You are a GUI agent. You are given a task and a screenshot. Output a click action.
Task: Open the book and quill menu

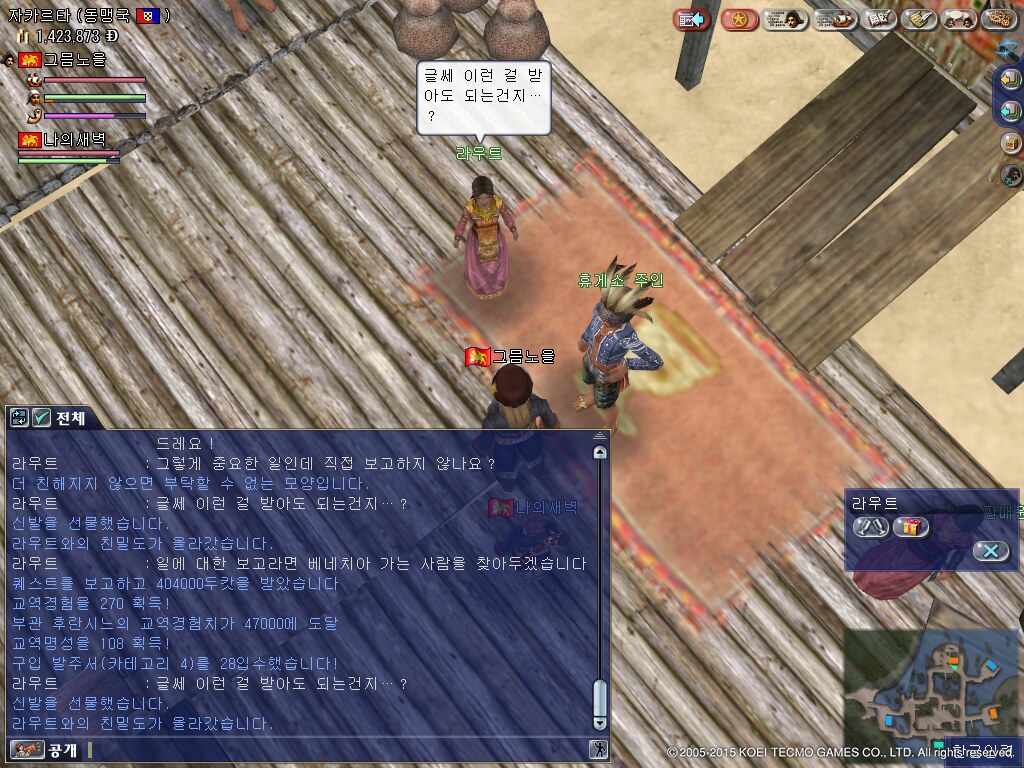click(x=879, y=19)
